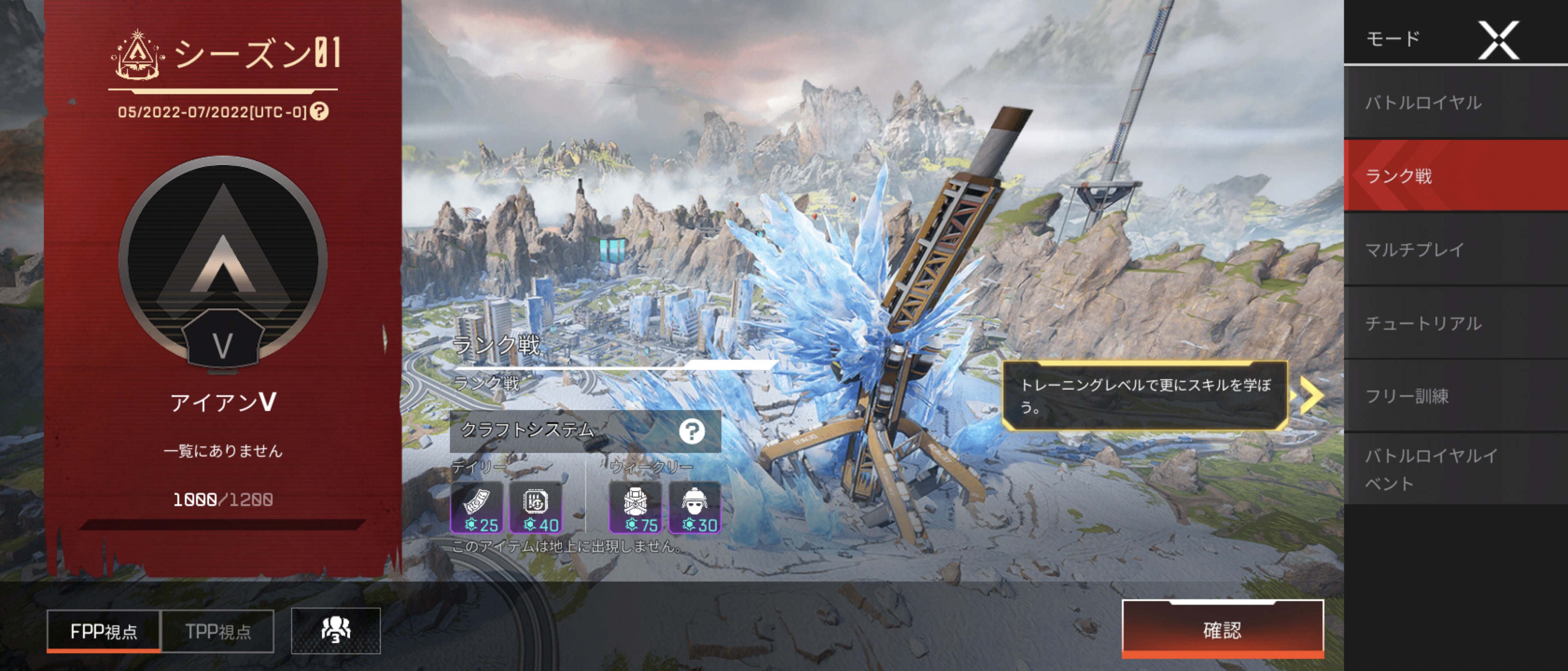Viewport: 1568px width, 671px height.
Task: Switch to TPP視点 perspective
Action: tap(218, 631)
